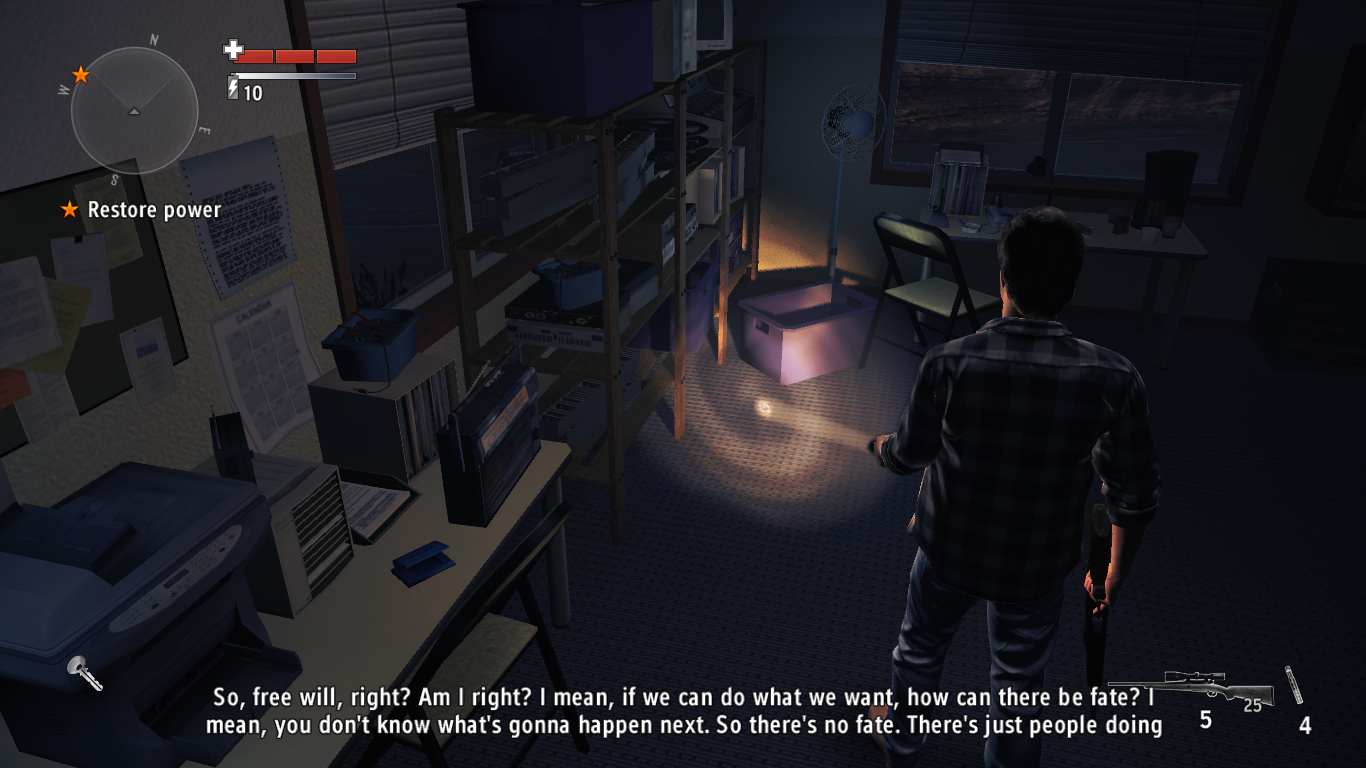This screenshot has width=1366, height=768.
Task: Select the flare item icon
Action: point(1295,685)
